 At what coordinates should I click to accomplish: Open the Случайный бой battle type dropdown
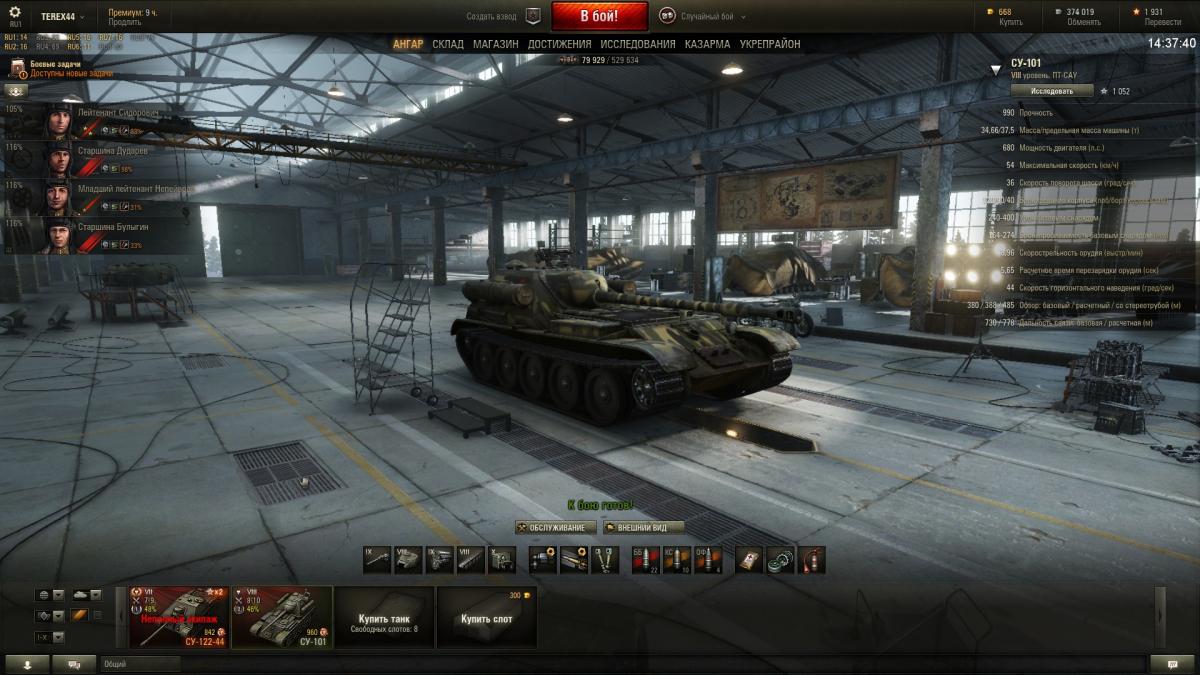[x=698, y=16]
